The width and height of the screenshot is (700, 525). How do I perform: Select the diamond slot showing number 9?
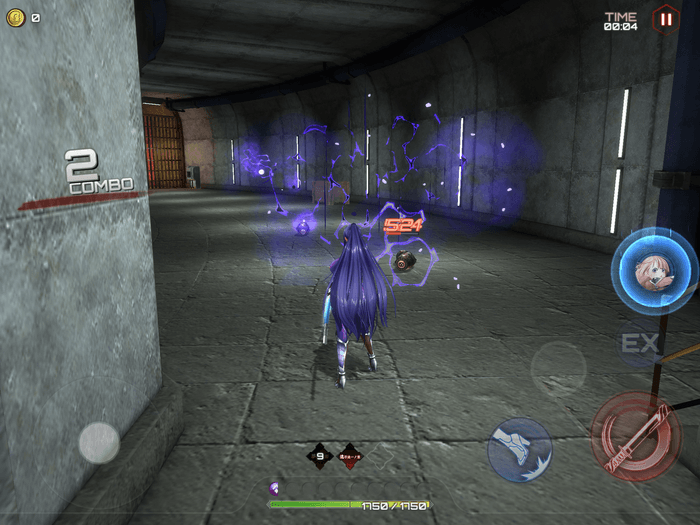319,456
